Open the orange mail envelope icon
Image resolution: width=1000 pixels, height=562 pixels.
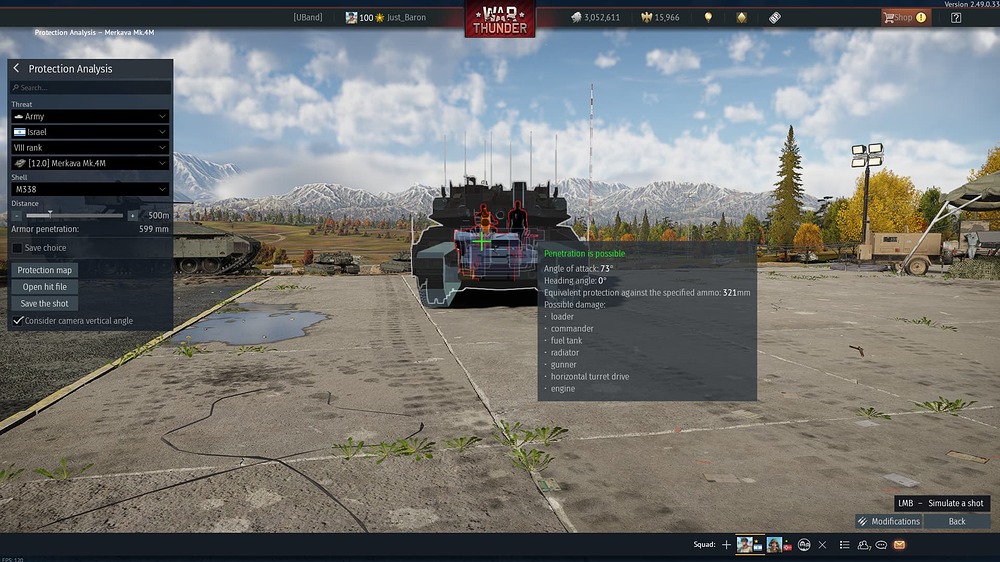(x=899, y=545)
